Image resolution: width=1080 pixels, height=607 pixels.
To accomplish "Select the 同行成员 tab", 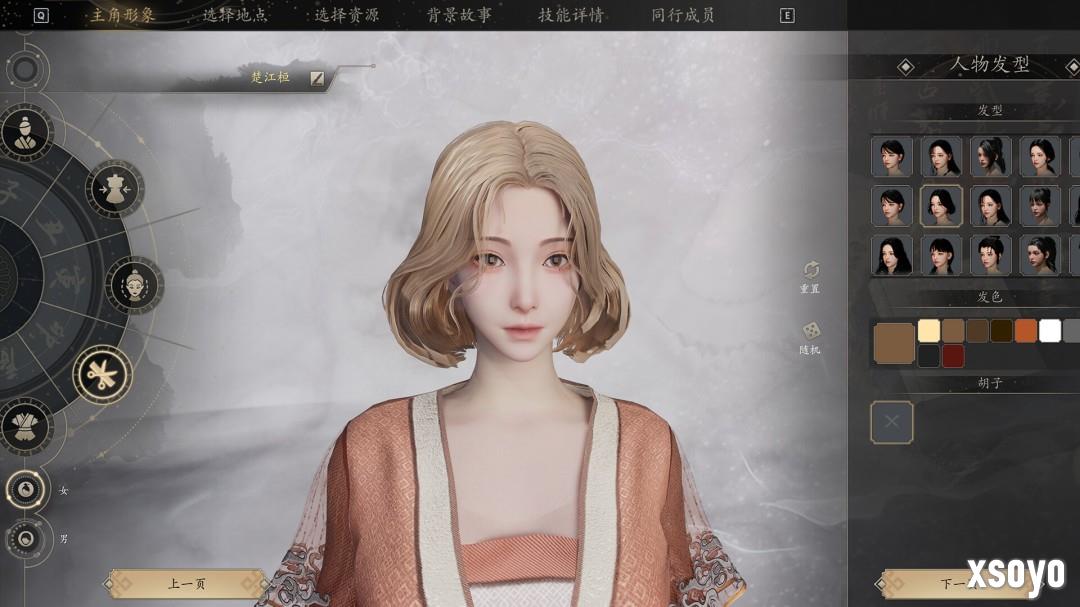I will tap(683, 15).
